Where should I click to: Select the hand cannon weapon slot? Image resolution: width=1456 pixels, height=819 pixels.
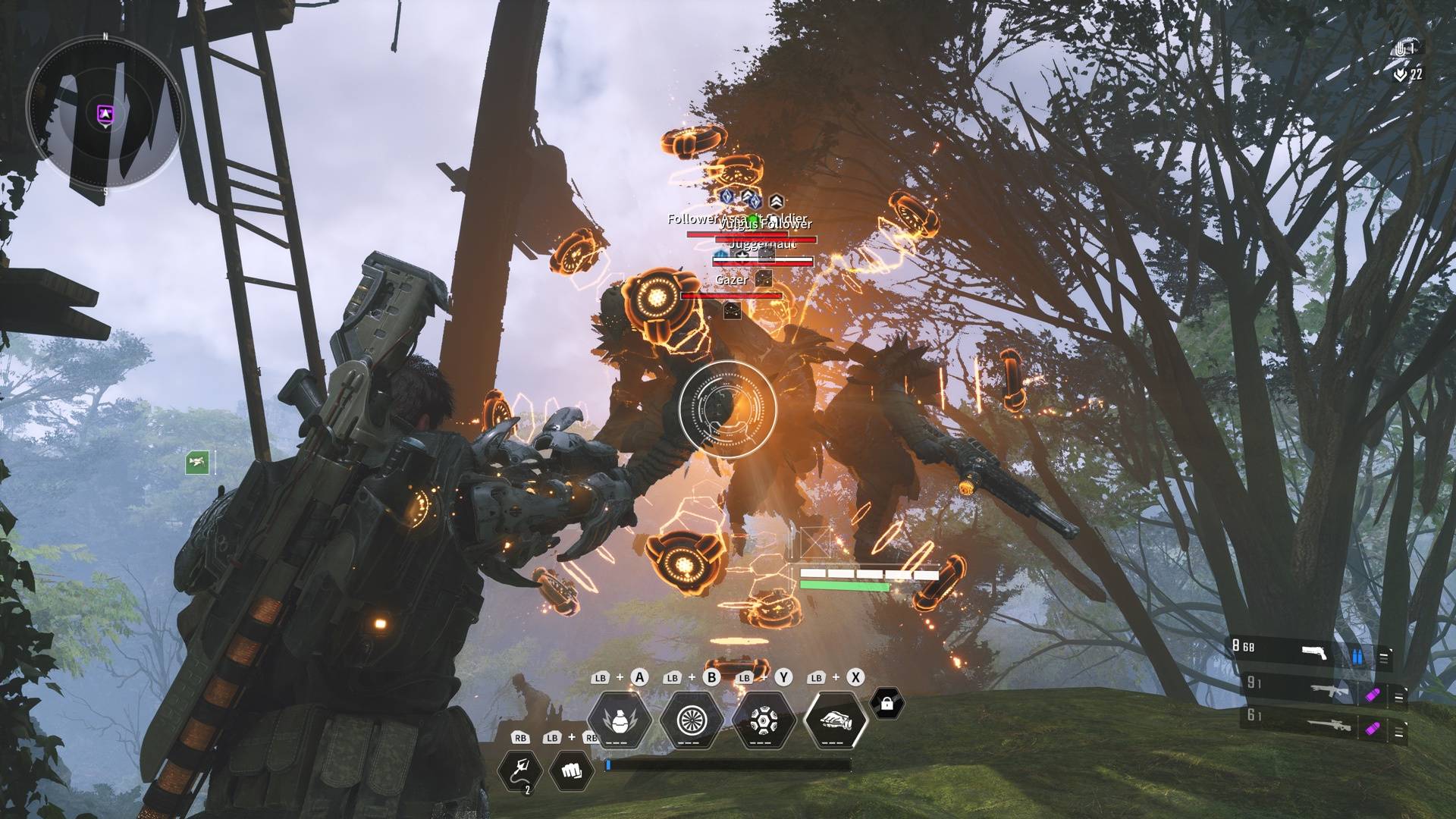[x=1313, y=653]
